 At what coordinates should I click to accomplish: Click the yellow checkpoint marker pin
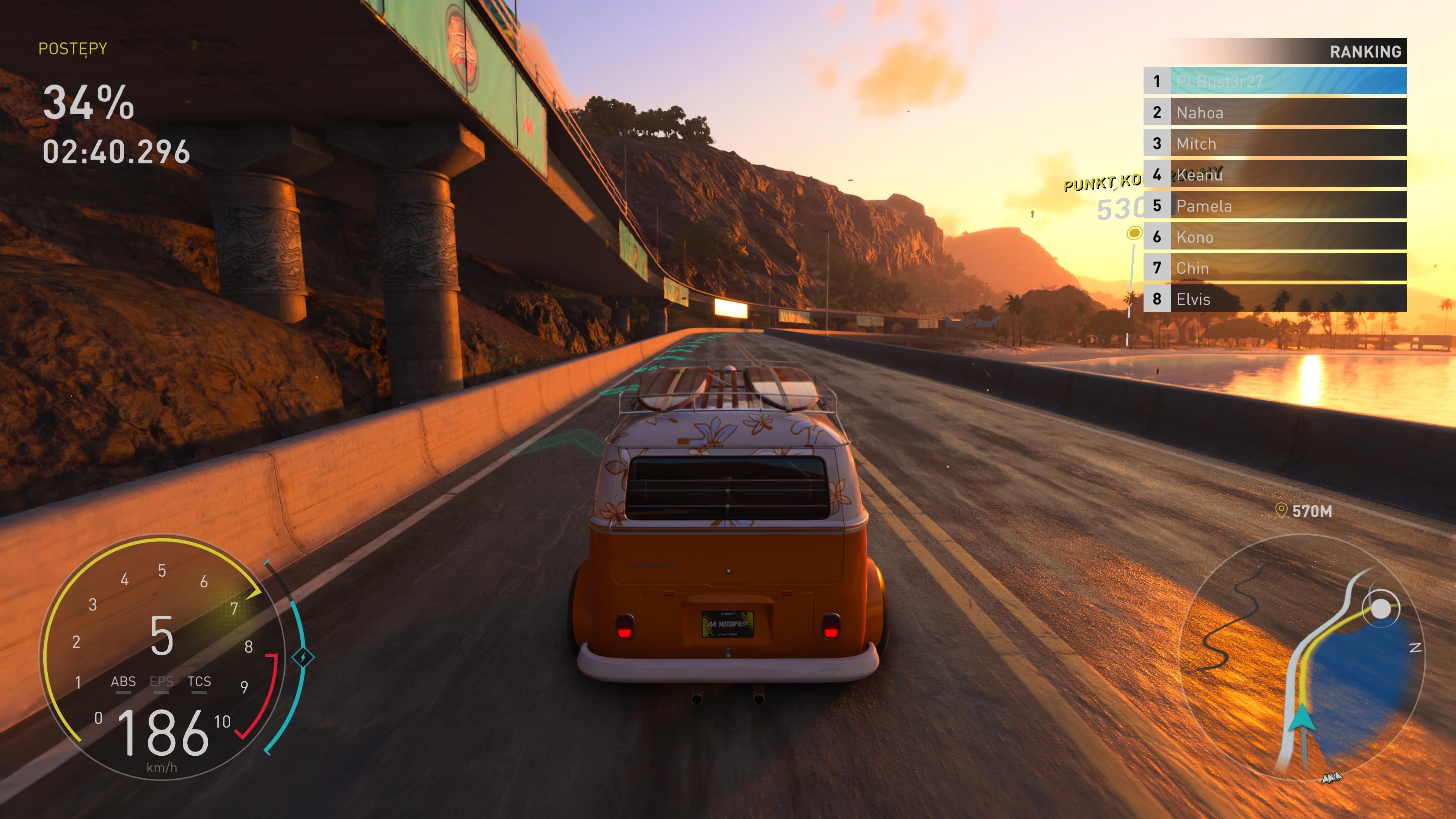(x=1133, y=233)
